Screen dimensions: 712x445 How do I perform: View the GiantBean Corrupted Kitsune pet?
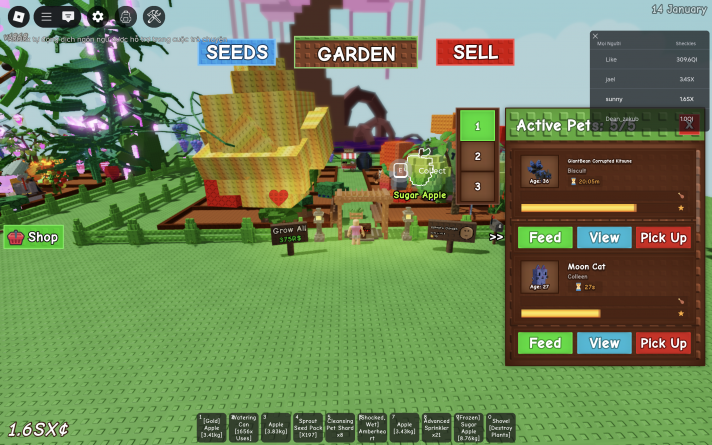(604, 237)
